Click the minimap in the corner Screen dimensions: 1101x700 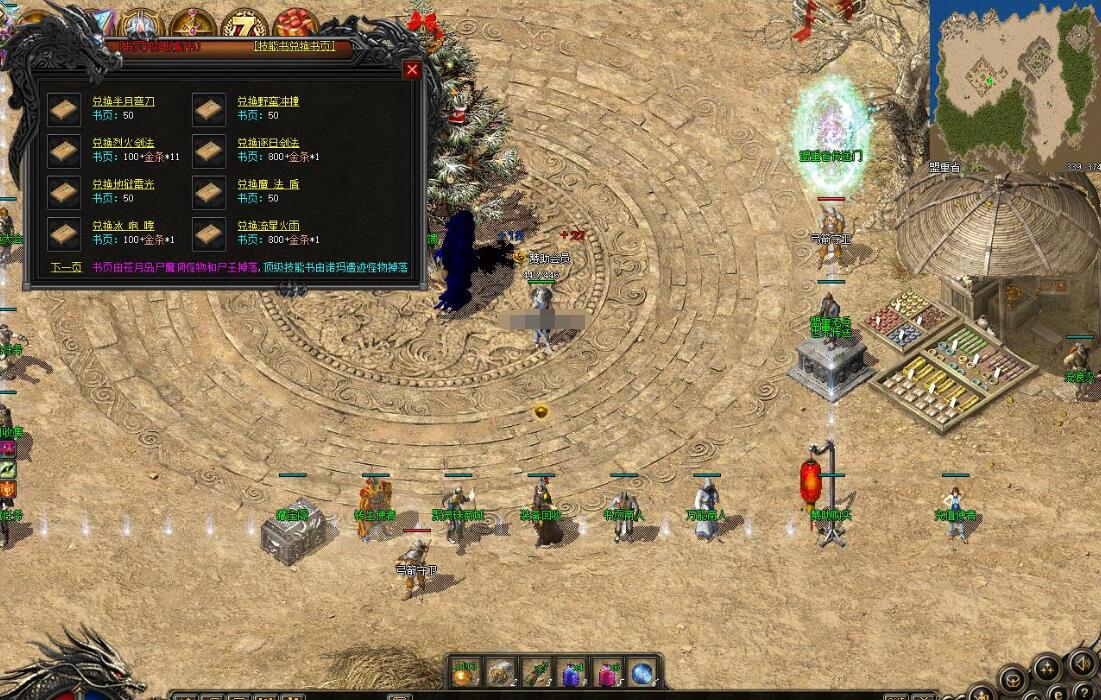coord(1014,82)
